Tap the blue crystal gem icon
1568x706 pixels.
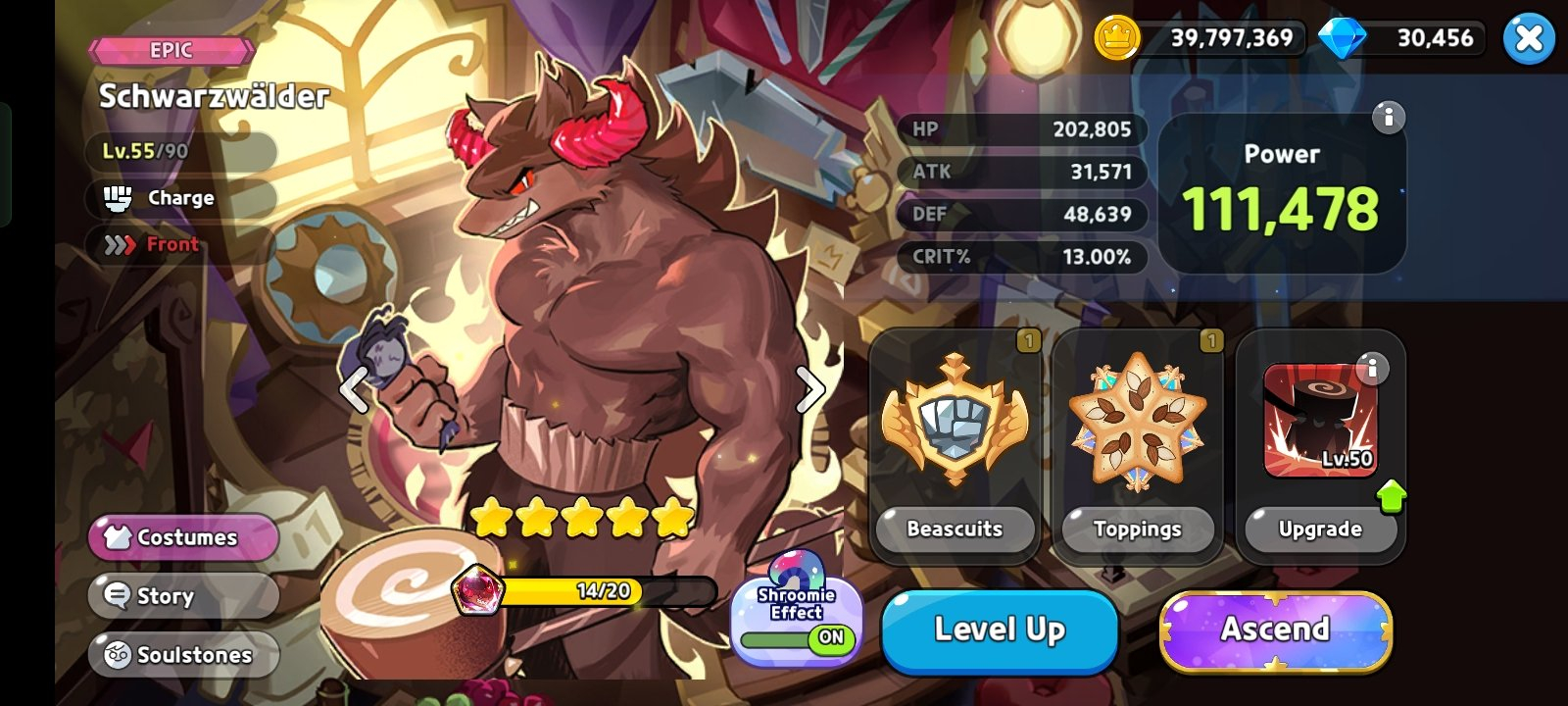pyautogui.click(x=1342, y=39)
